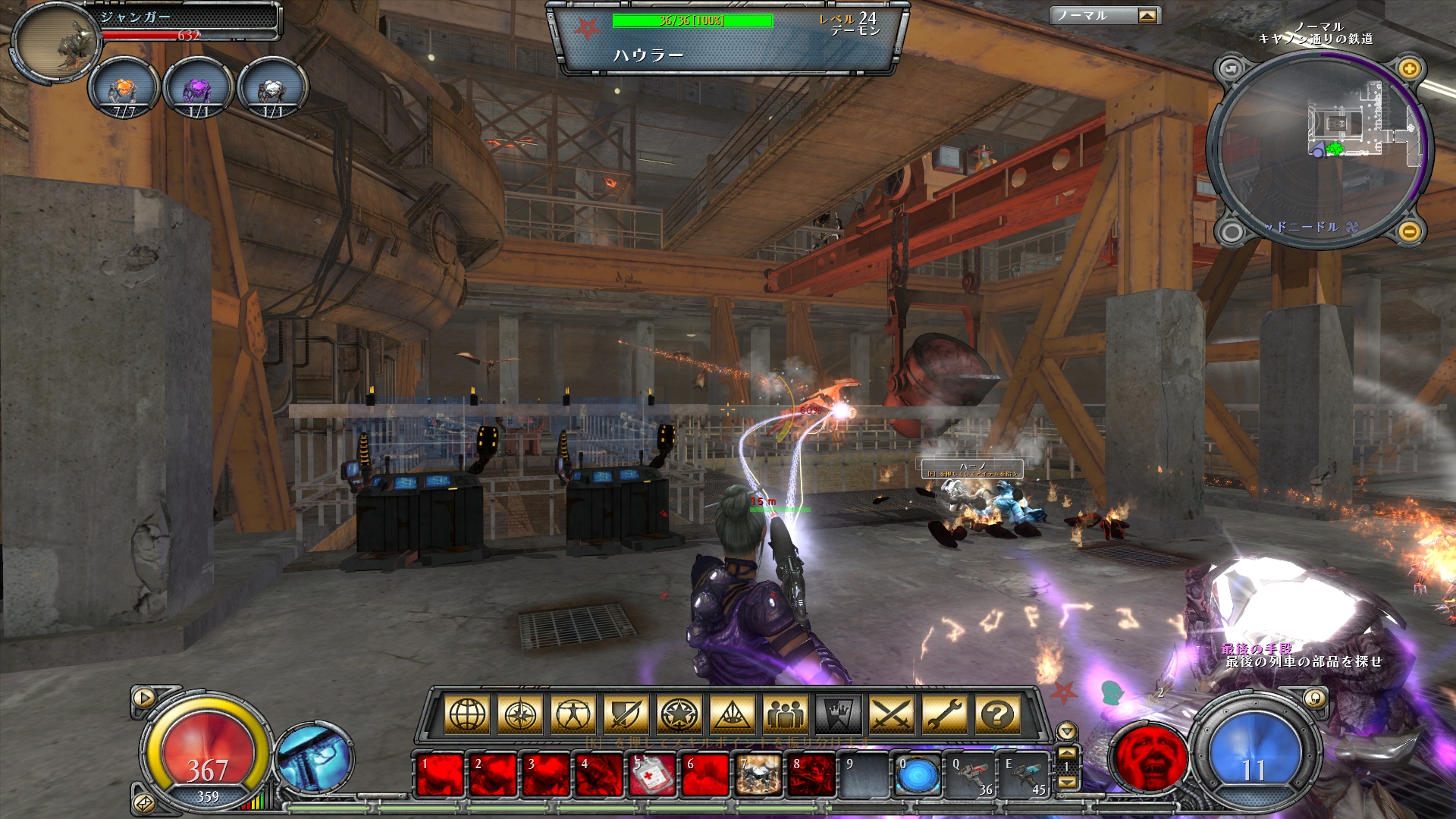
Task: Open the three-person party menu
Action: (786, 714)
